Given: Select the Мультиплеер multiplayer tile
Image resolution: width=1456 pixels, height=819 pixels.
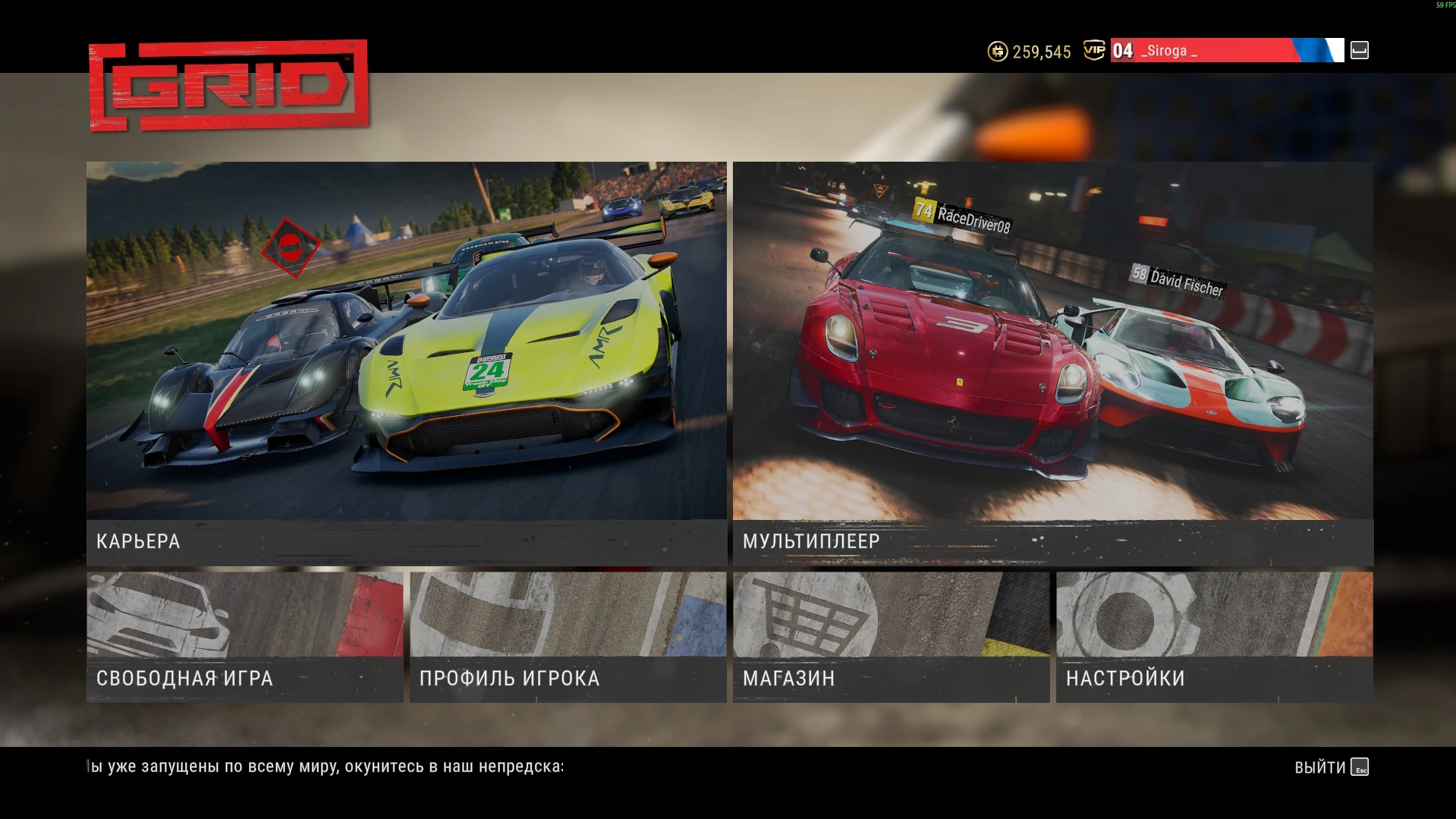Looking at the screenshot, I should pos(1052,363).
